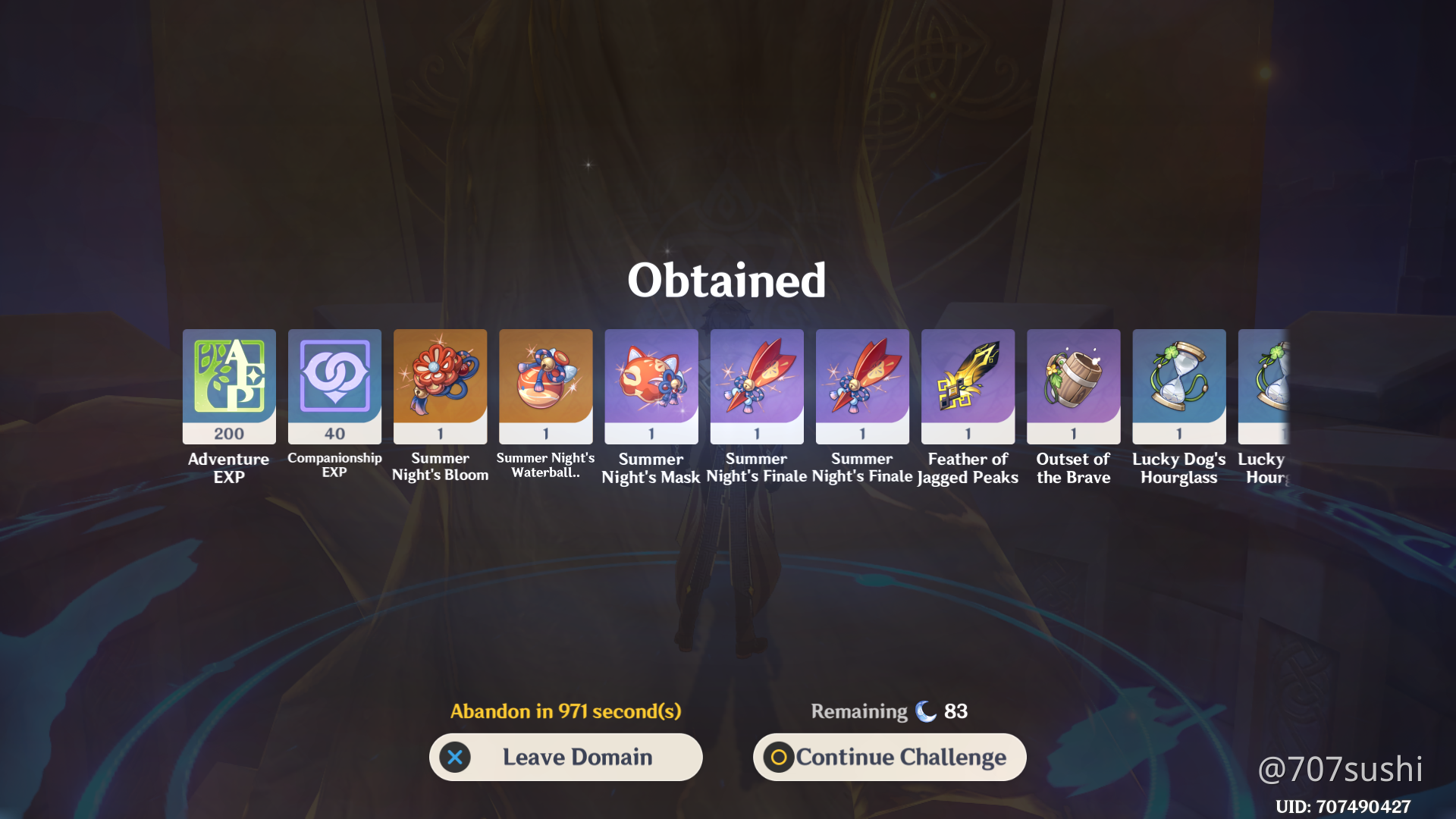This screenshot has height=819, width=1456.
Task: Click the Lucky Dog's Hourglass artifact
Action: click(1178, 386)
